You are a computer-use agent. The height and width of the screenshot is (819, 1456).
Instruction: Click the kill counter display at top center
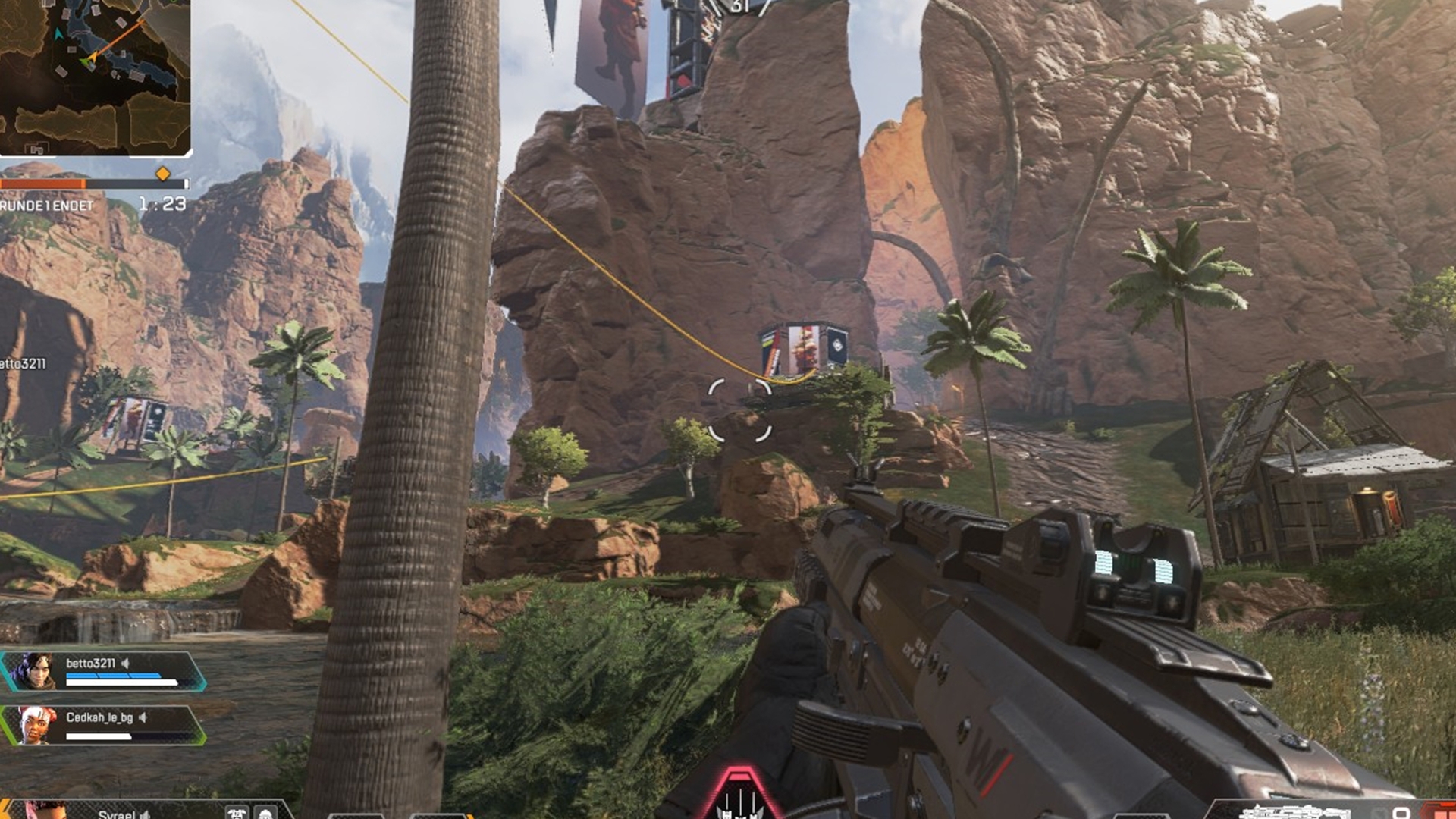pyautogui.click(x=737, y=6)
